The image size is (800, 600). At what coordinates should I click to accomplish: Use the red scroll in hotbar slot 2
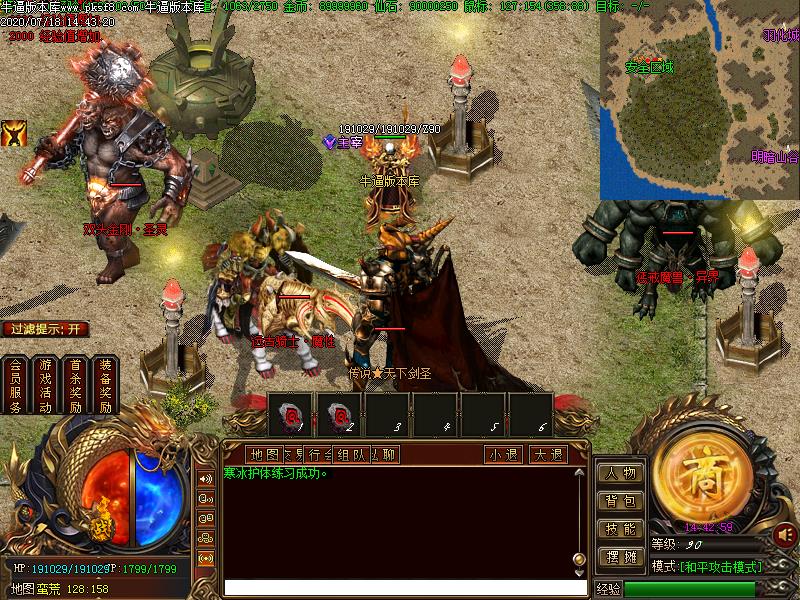click(340, 414)
